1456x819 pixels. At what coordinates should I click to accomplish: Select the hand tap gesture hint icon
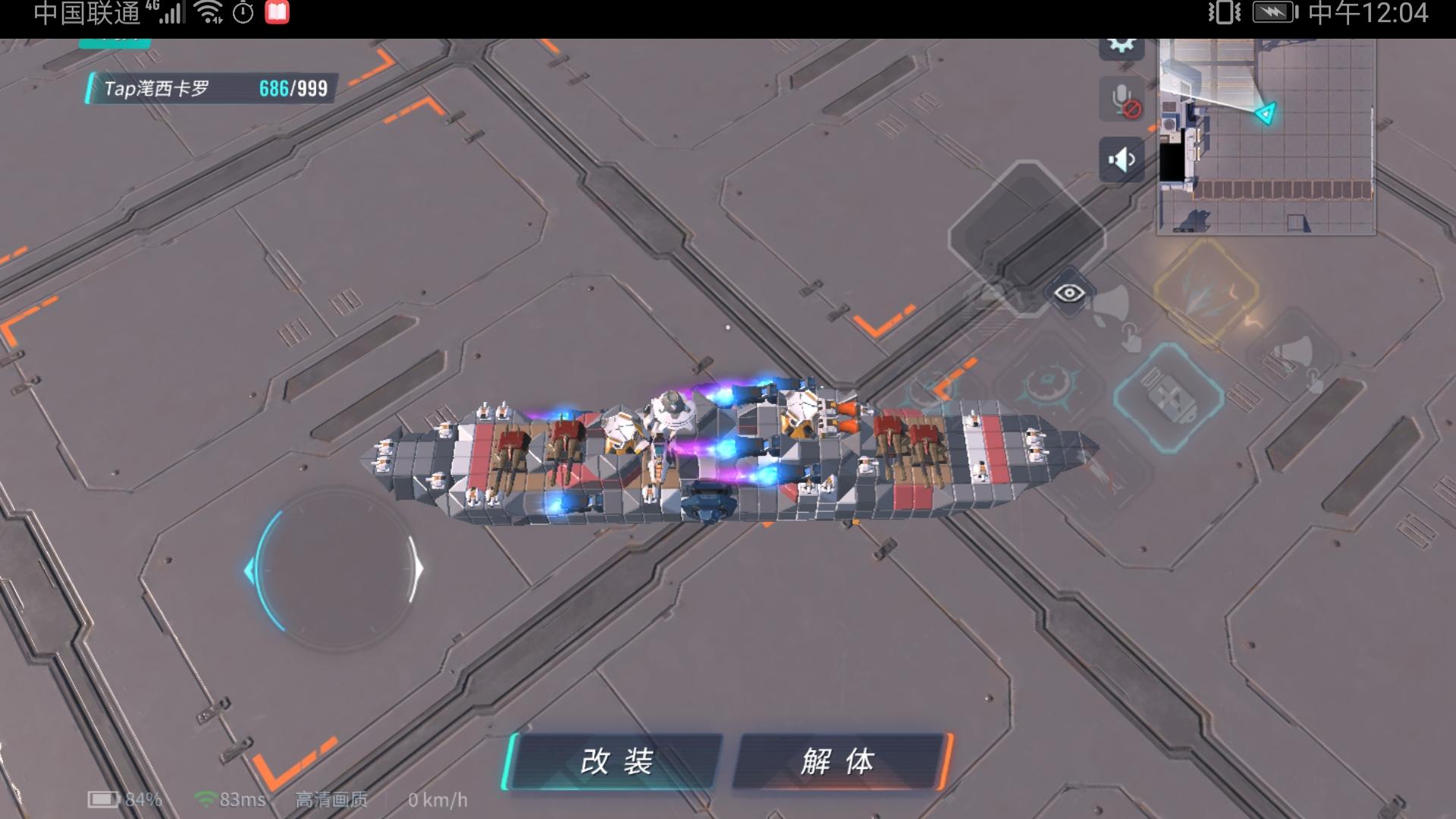(x=1131, y=338)
